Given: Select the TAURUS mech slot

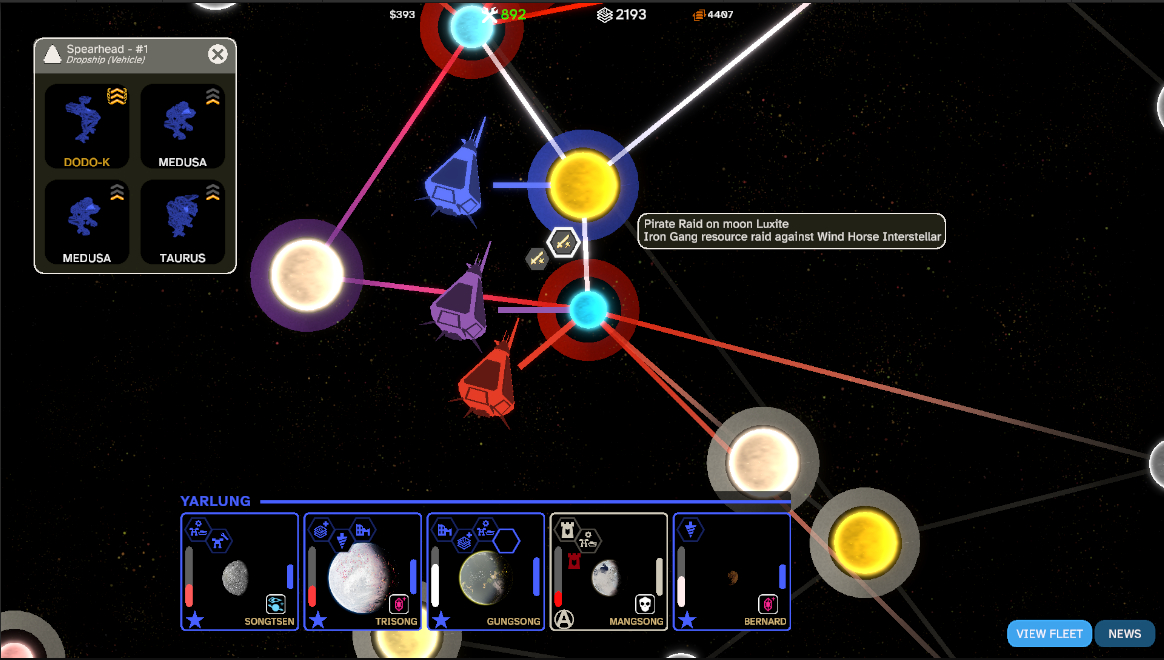Looking at the screenshot, I should [182, 222].
